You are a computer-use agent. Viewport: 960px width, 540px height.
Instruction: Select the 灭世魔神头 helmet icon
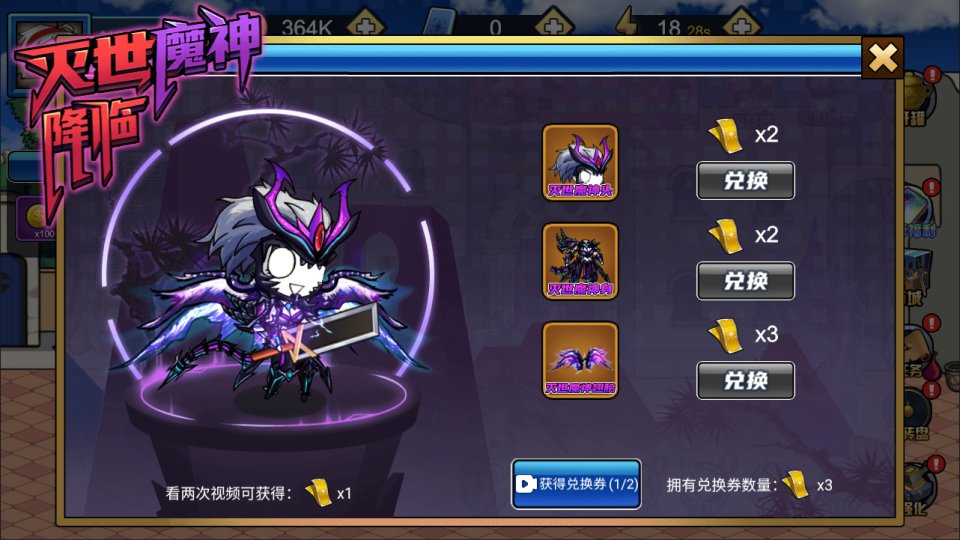pos(580,161)
